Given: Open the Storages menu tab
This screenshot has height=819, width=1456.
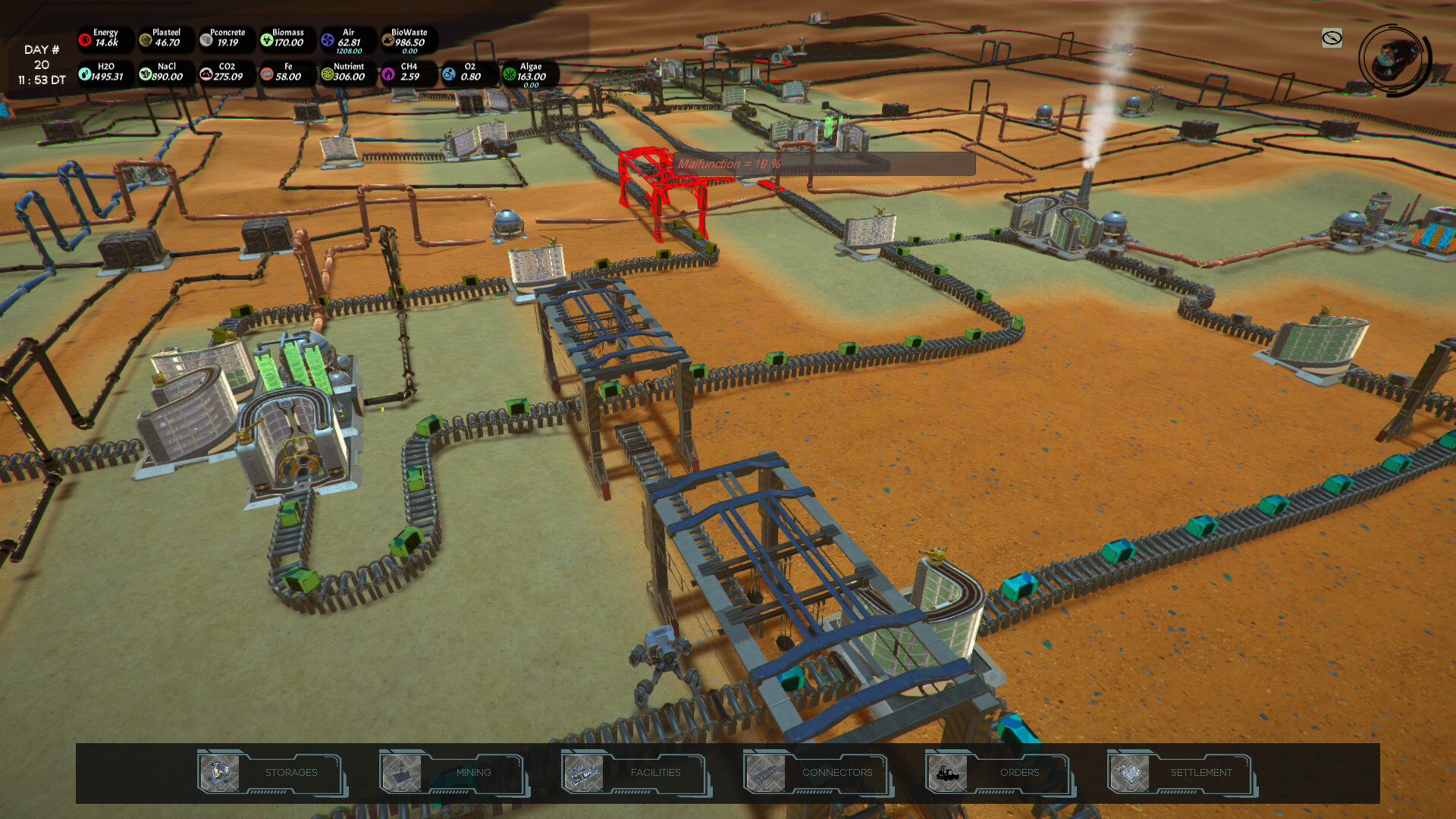Looking at the screenshot, I should click(290, 772).
